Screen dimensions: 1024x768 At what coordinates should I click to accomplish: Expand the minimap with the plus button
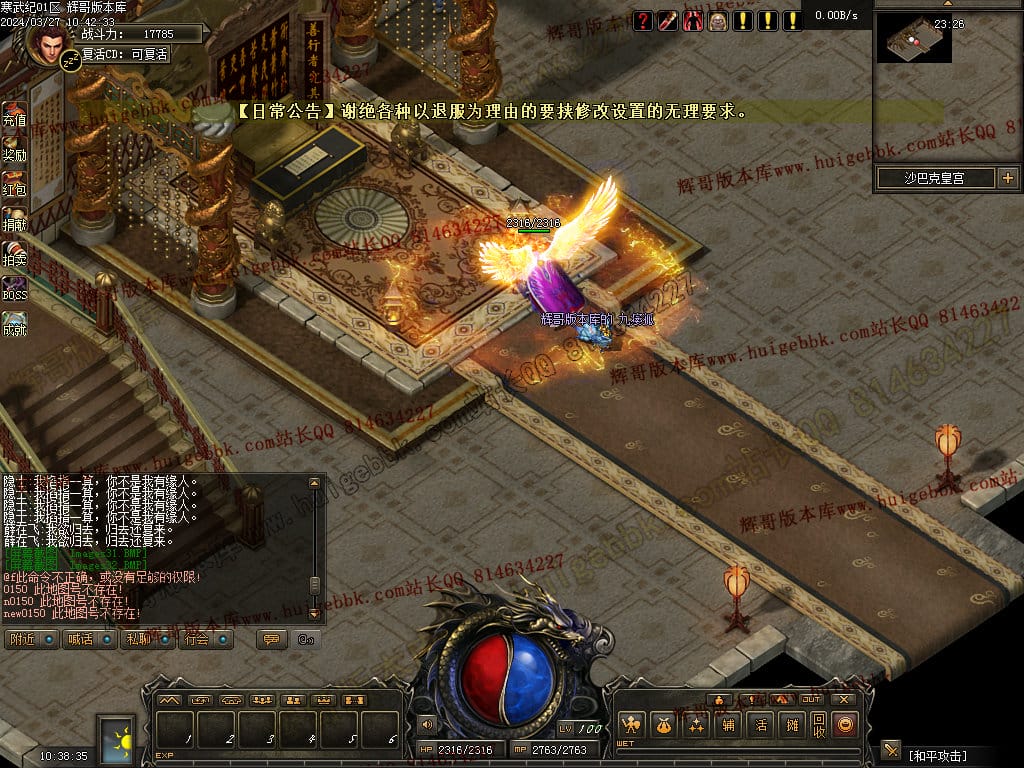[x=1006, y=178]
